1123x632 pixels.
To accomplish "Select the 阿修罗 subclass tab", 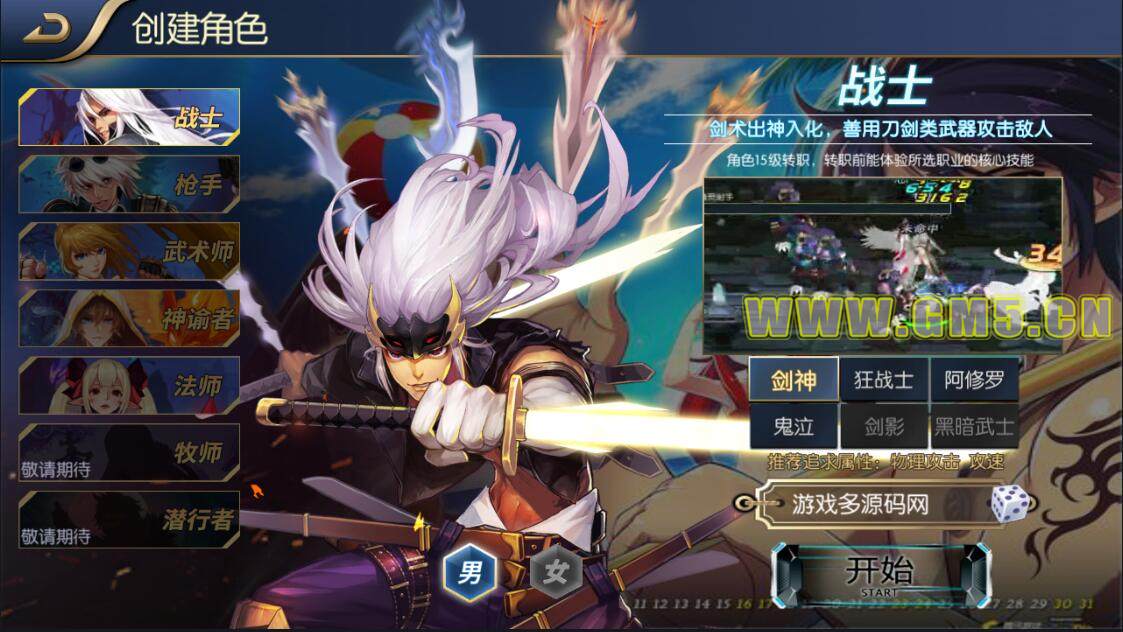I will point(974,380).
